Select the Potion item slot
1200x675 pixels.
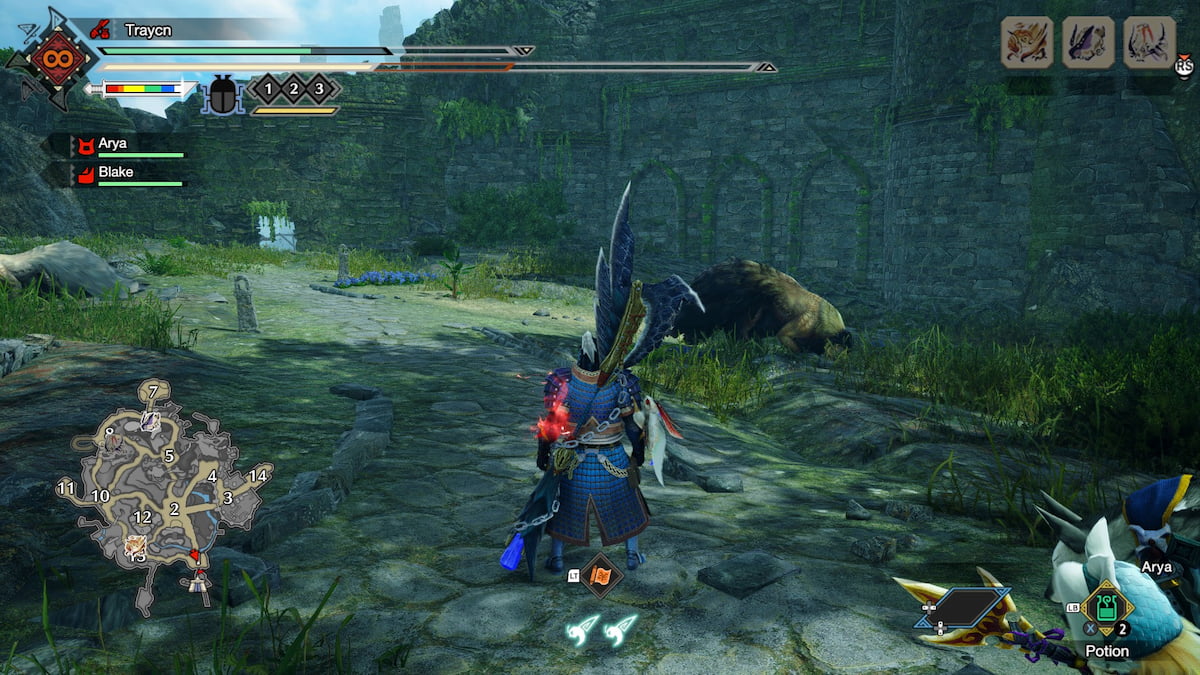coord(1107,609)
